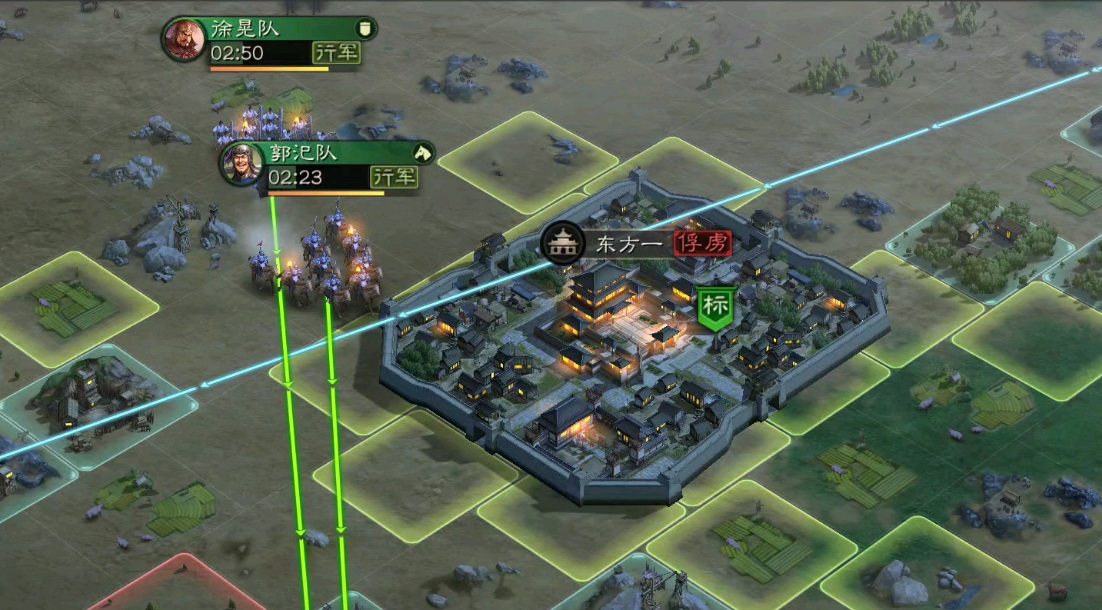Click the 行军 status on 郭汜队
Screen dimensions: 1102x610
(394, 177)
